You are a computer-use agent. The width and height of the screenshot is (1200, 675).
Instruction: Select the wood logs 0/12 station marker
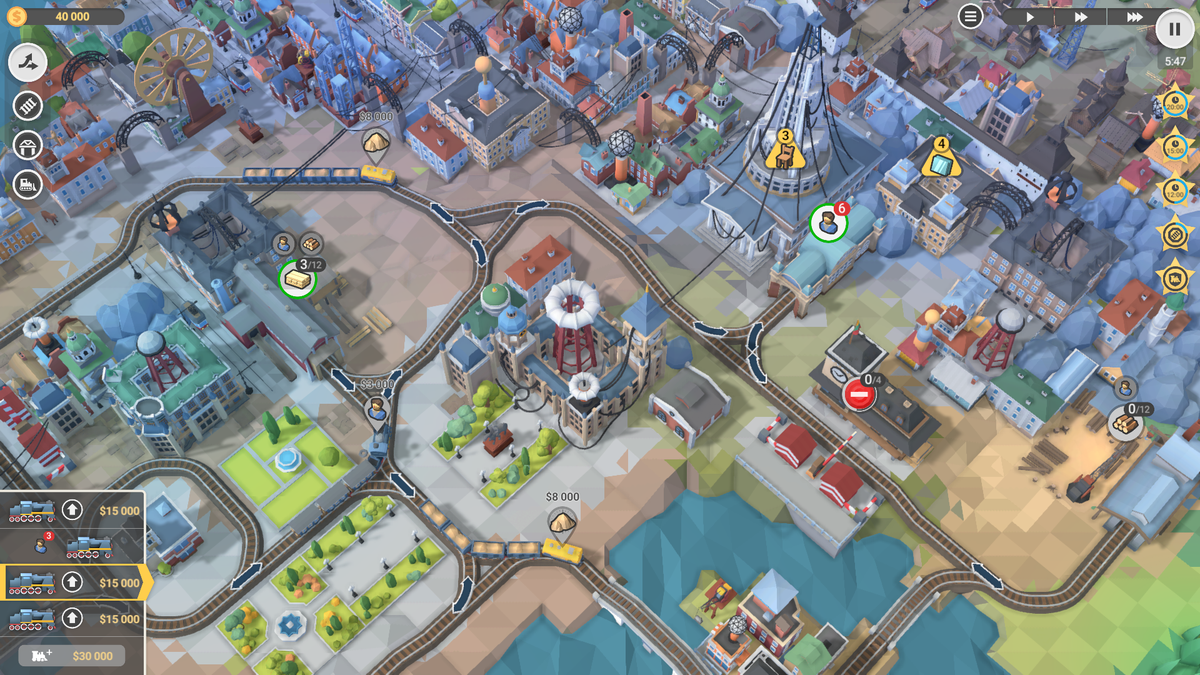click(x=1126, y=423)
